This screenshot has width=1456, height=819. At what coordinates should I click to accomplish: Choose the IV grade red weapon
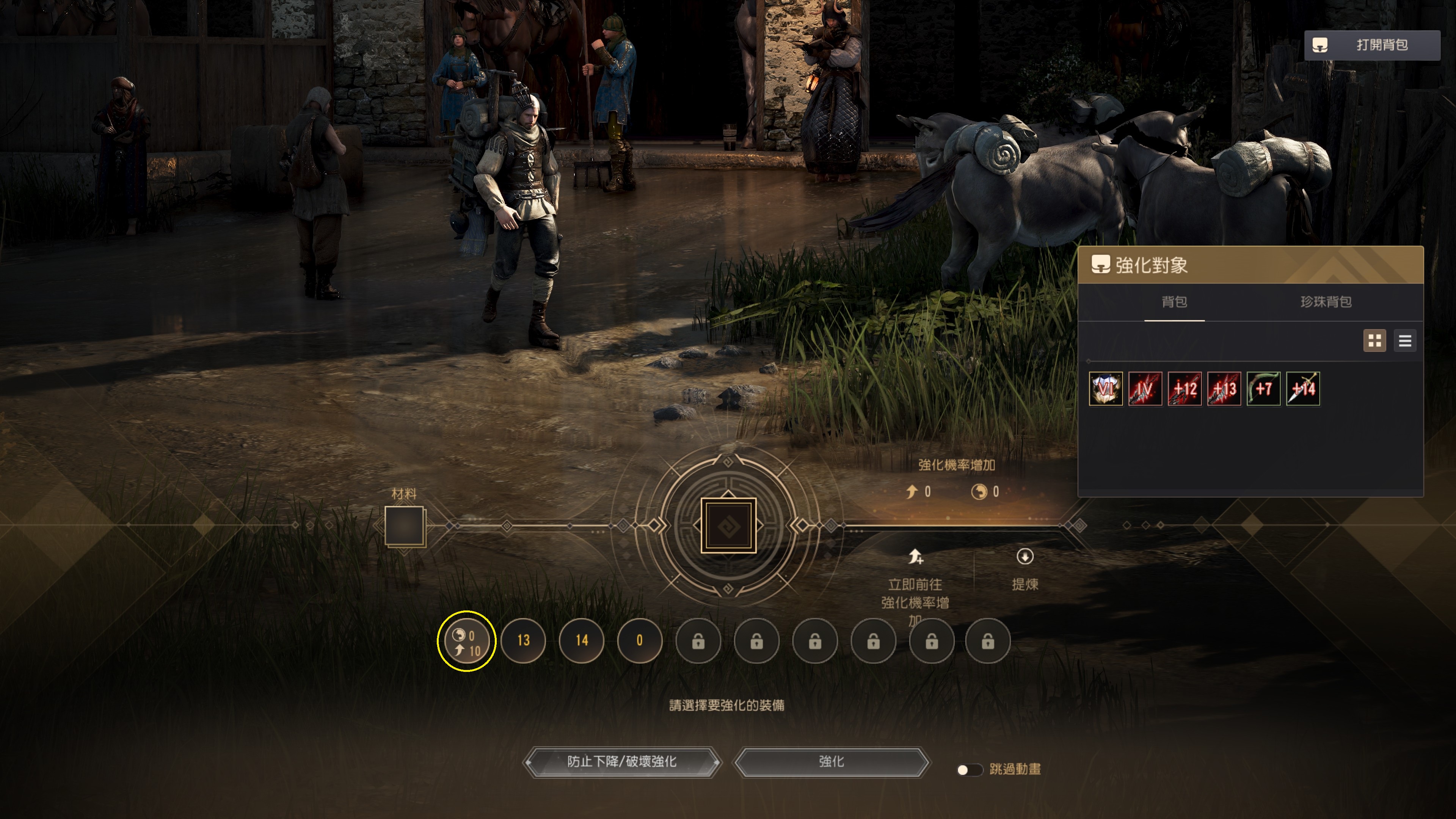1145,389
